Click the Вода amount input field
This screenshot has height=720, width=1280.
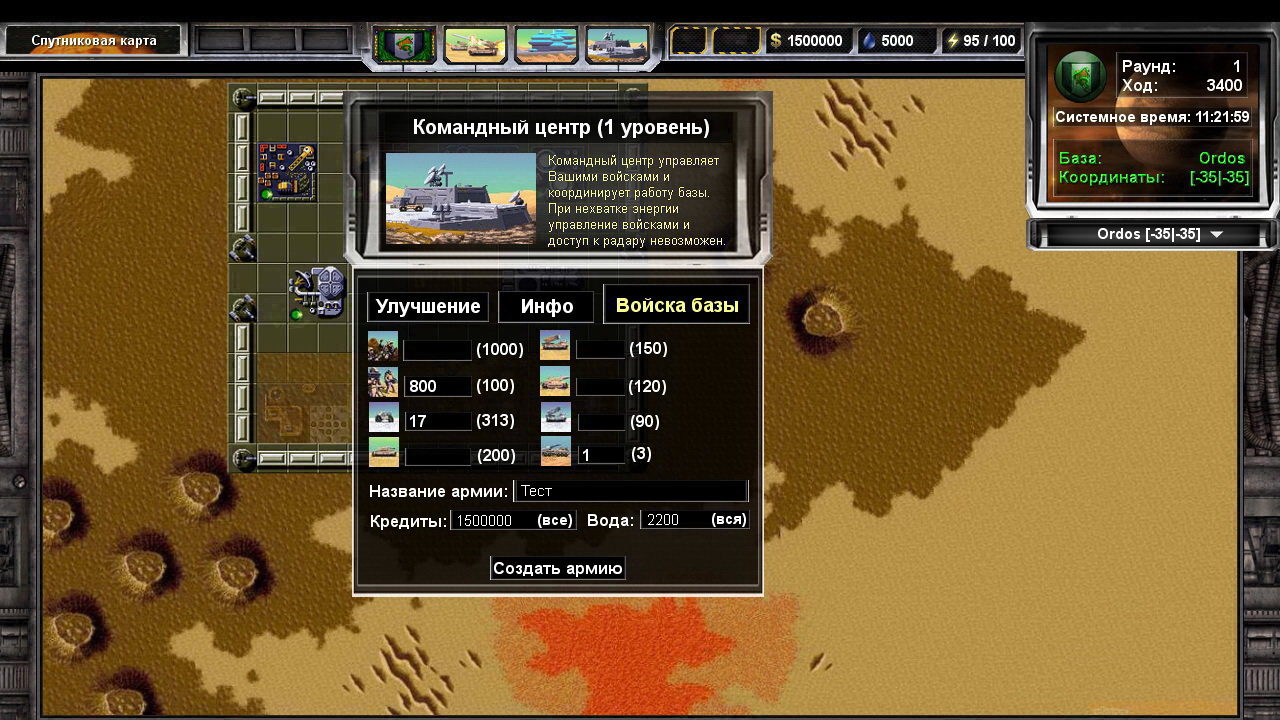coord(674,520)
